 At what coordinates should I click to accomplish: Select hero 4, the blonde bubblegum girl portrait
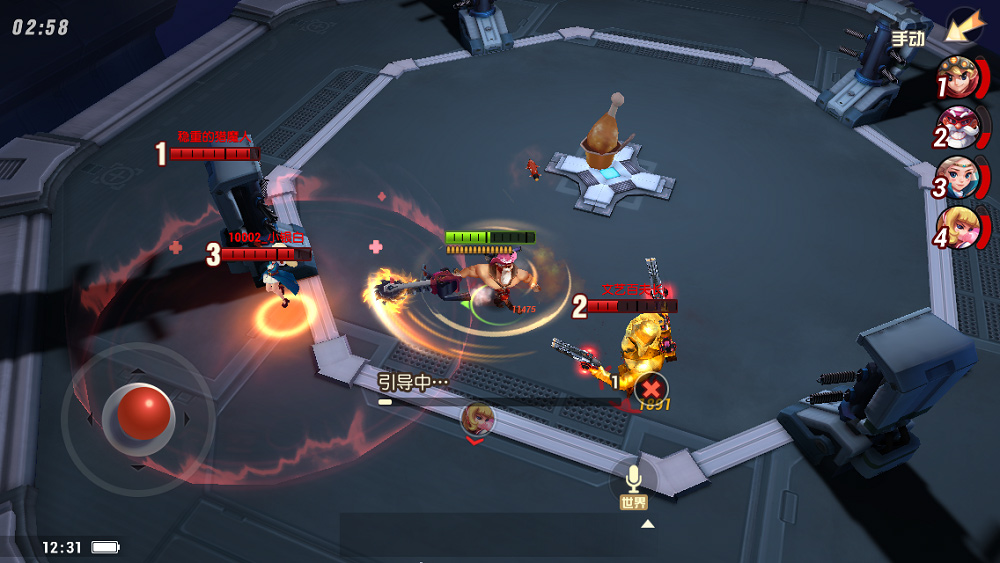tap(958, 229)
